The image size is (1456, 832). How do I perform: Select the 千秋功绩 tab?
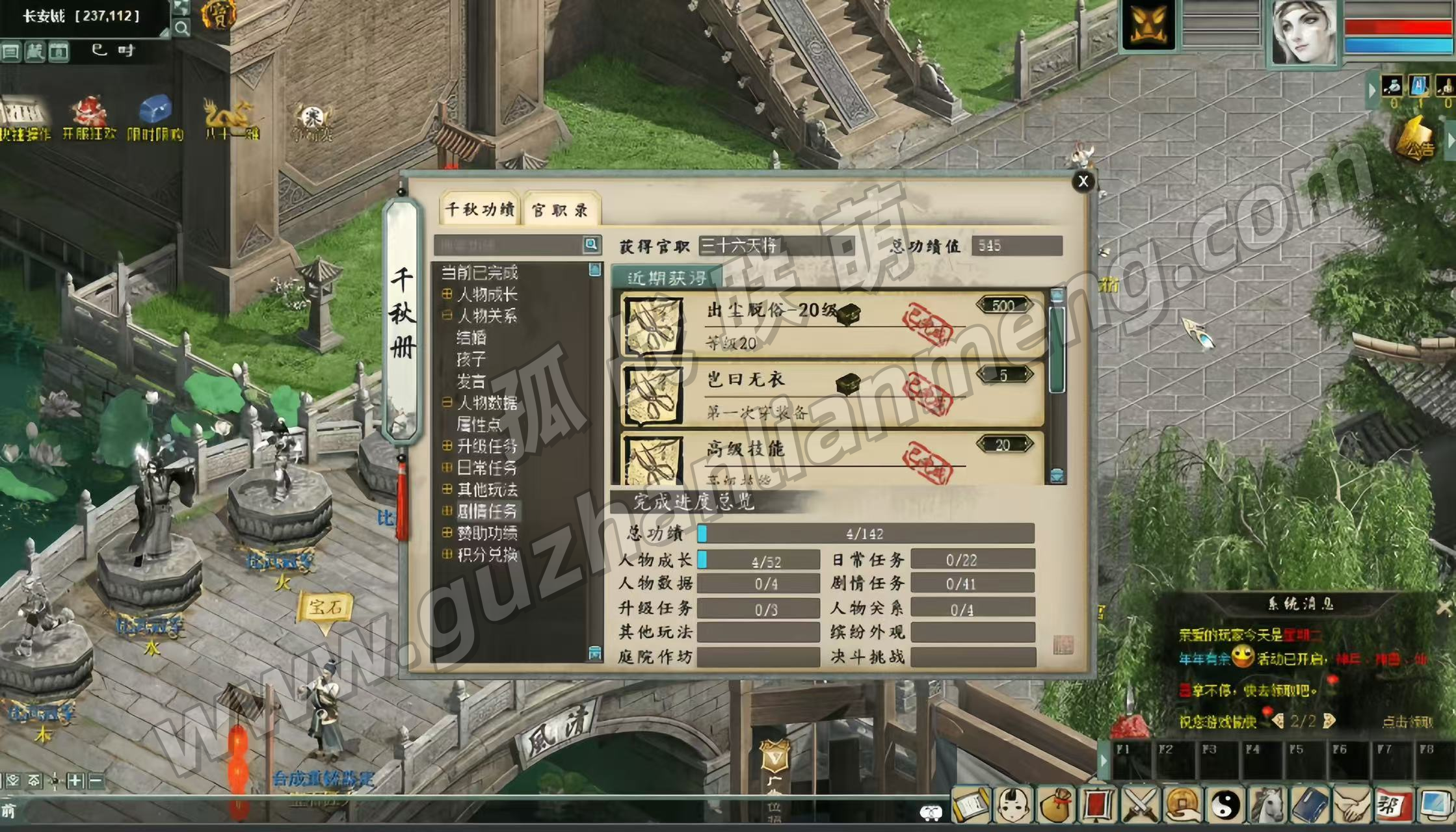tap(479, 209)
